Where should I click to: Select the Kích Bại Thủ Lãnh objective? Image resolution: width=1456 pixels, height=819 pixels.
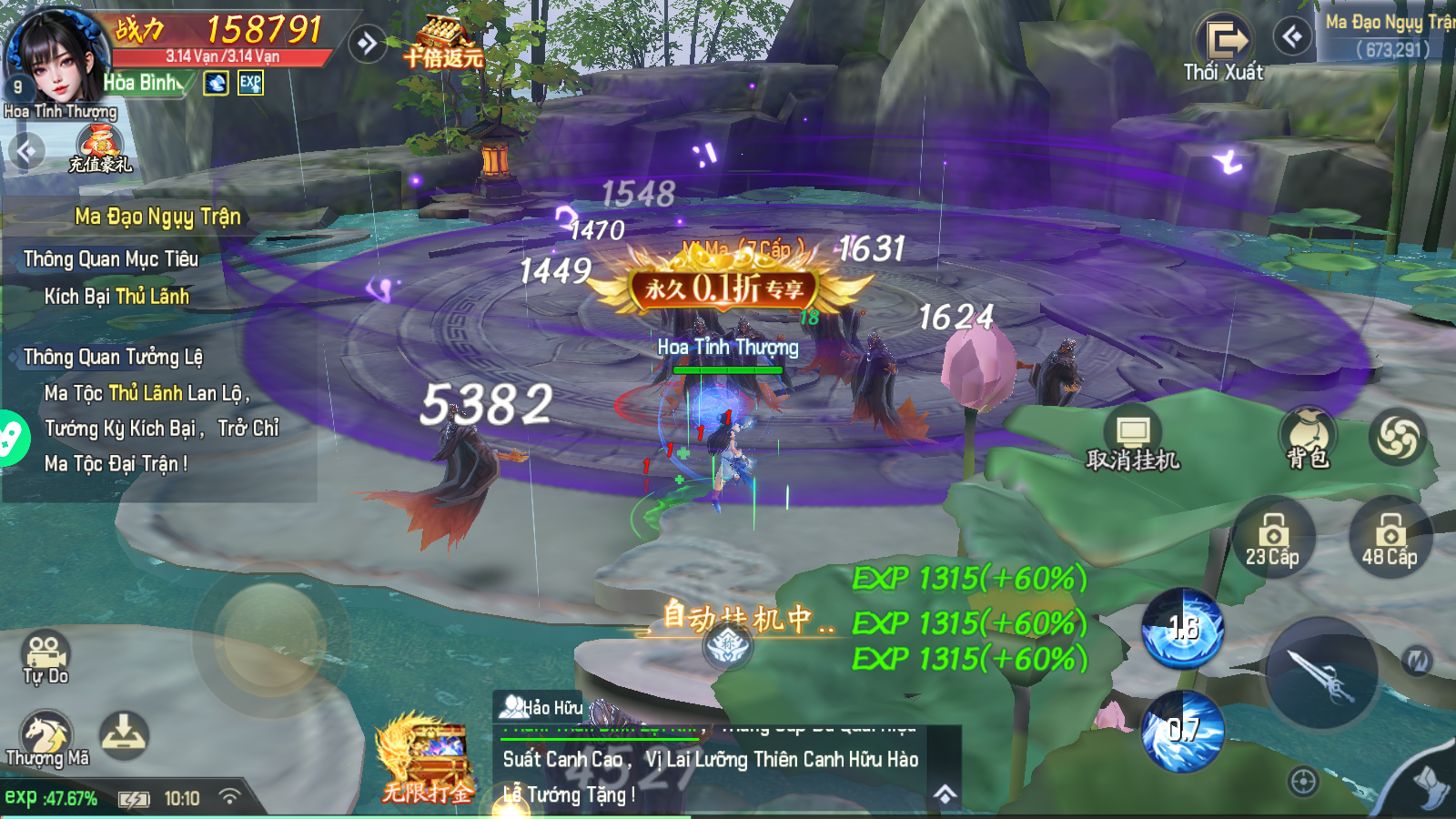[116, 297]
